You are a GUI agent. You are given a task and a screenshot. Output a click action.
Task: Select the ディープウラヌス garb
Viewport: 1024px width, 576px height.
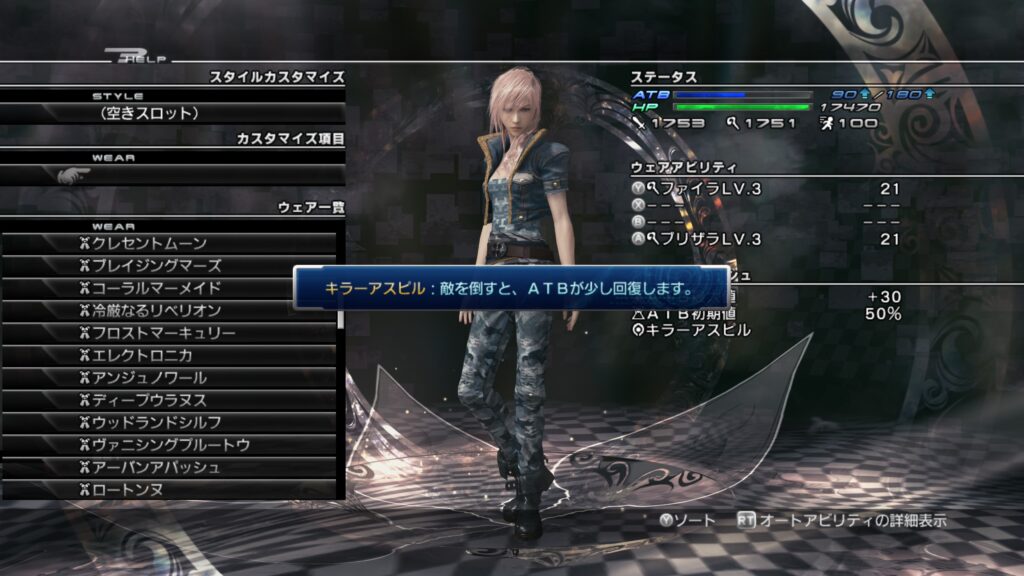coord(170,400)
